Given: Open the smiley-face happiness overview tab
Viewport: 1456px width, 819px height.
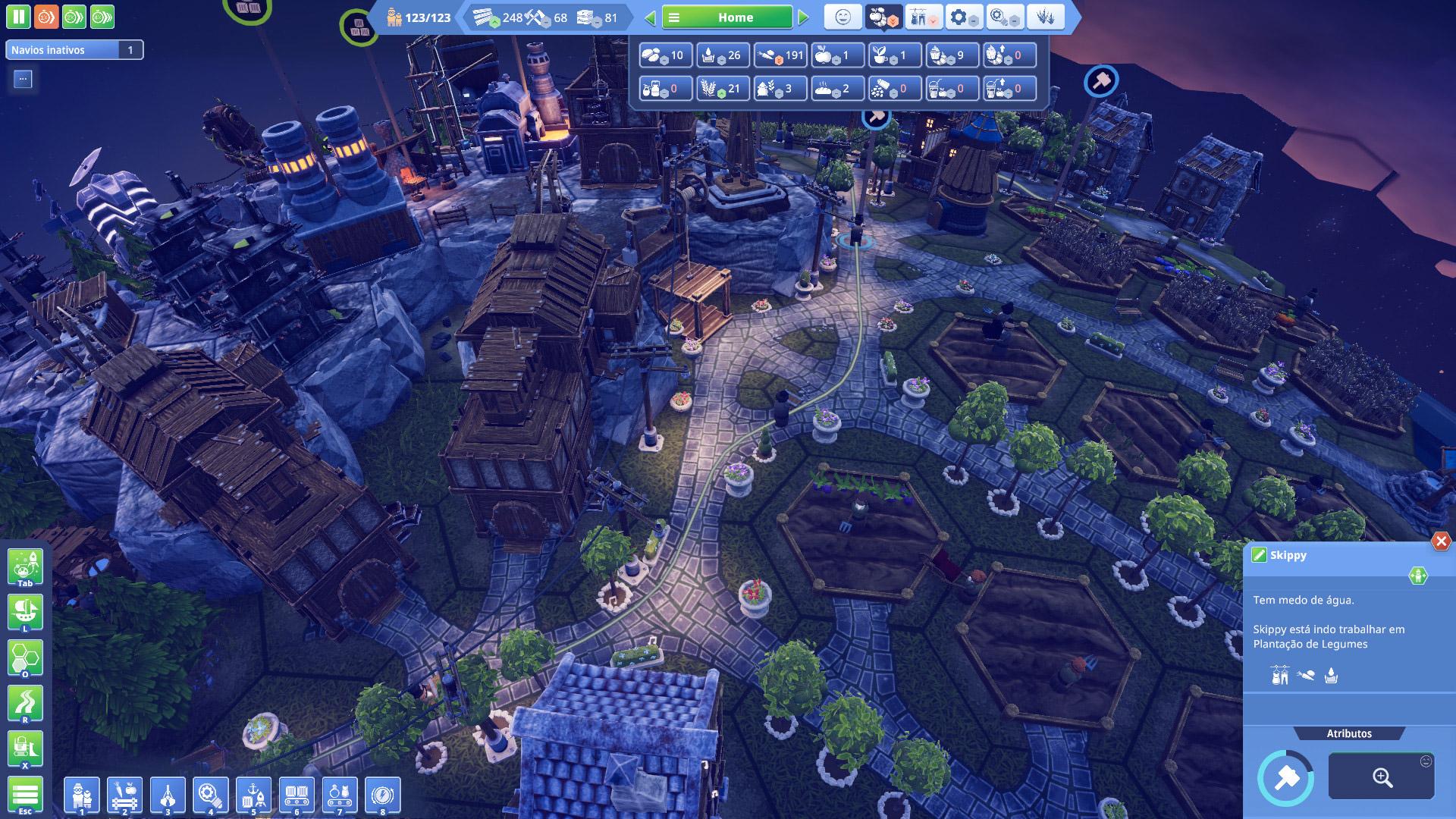Looking at the screenshot, I should point(843,17).
